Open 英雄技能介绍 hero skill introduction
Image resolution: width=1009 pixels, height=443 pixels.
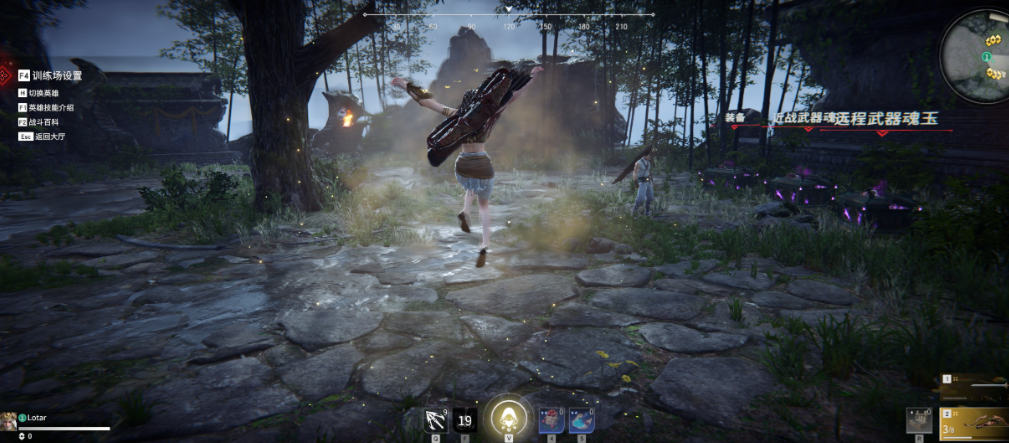point(50,107)
